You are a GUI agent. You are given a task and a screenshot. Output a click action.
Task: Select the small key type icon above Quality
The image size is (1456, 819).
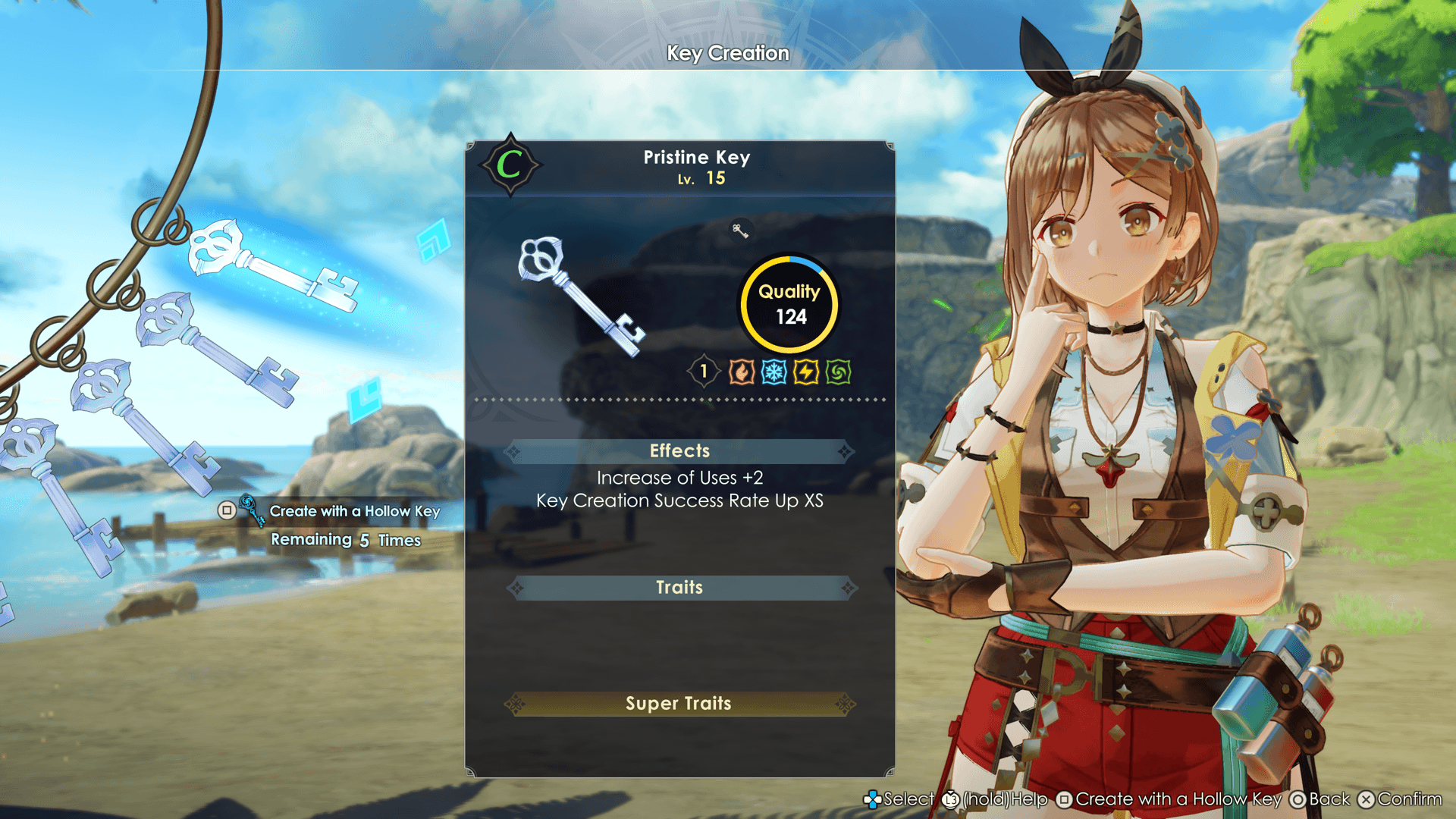click(x=740, y=231)
